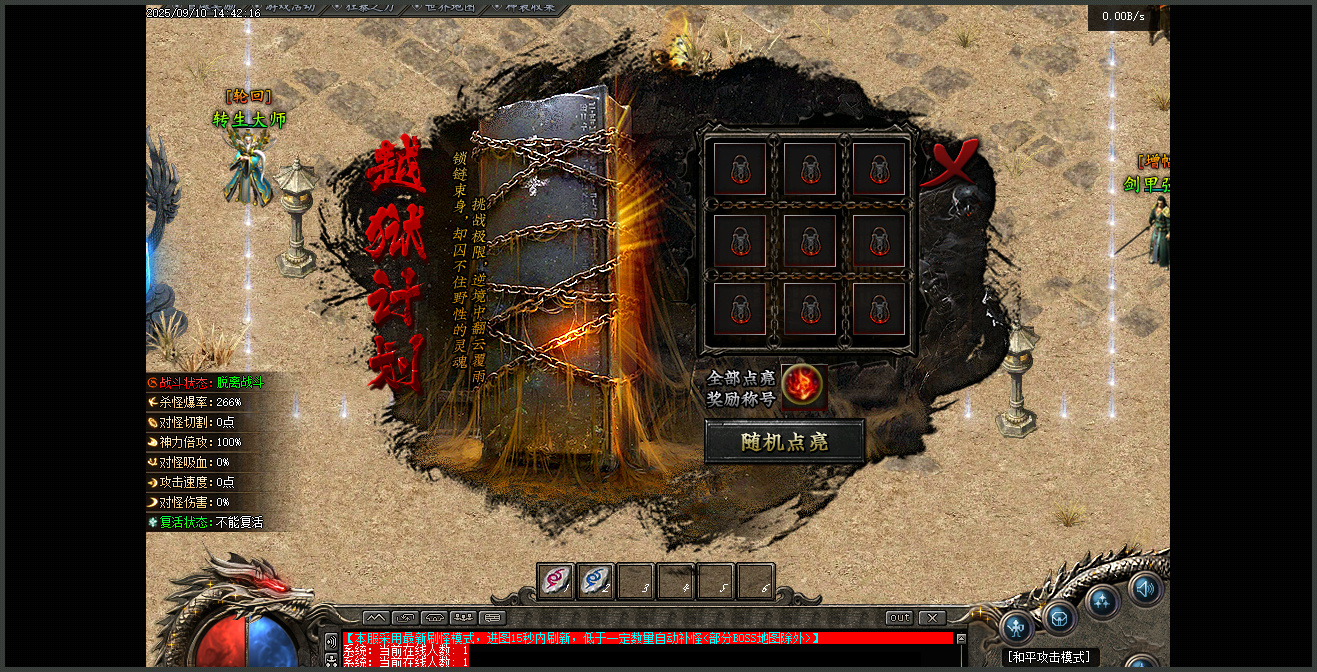Click the chat log scroll-up arrow
This screenshot has height=672, width=1317.
click(x=961, y=638)
